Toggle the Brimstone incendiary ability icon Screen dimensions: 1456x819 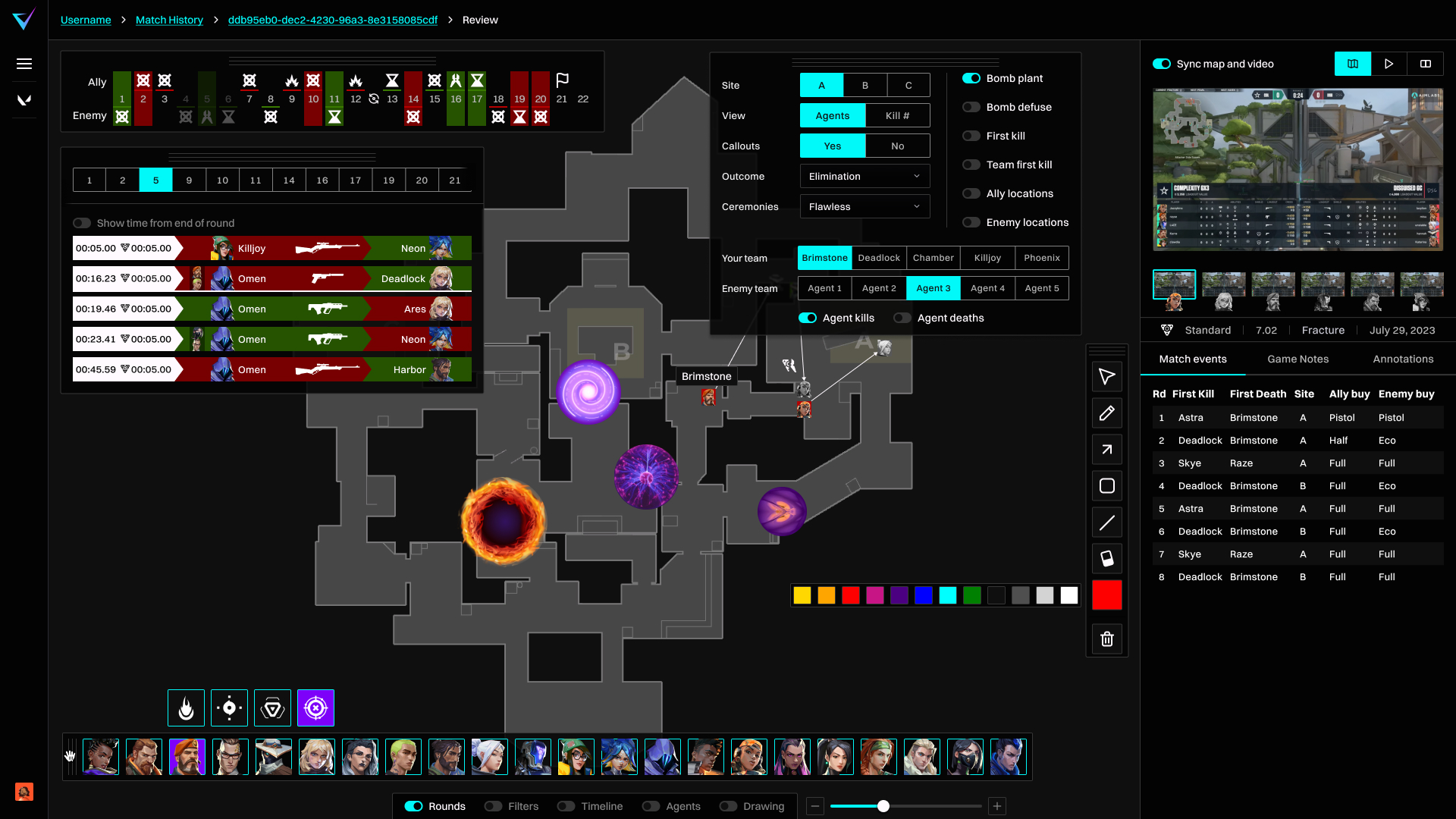[186, 708]
